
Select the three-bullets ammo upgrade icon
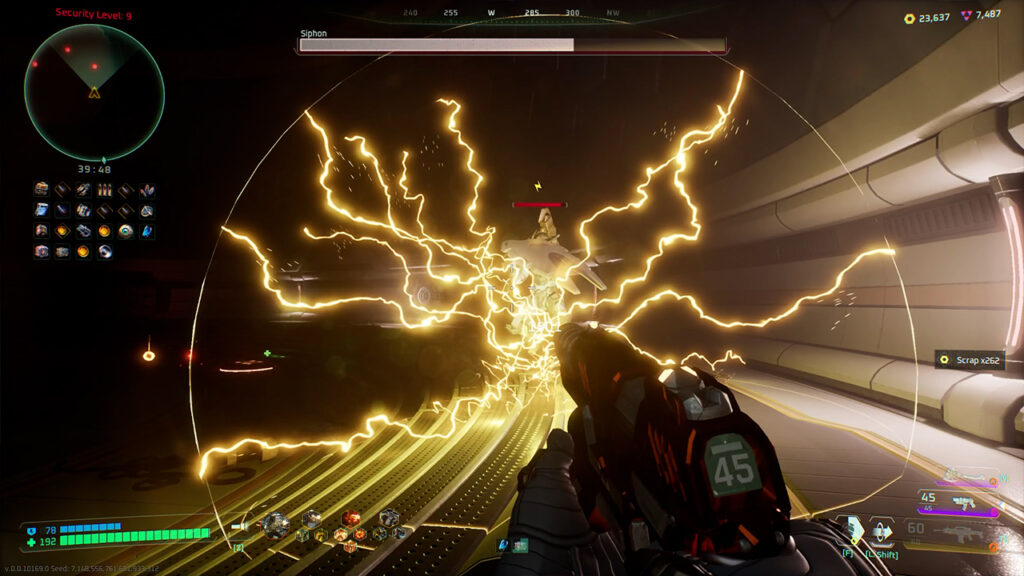104,190
